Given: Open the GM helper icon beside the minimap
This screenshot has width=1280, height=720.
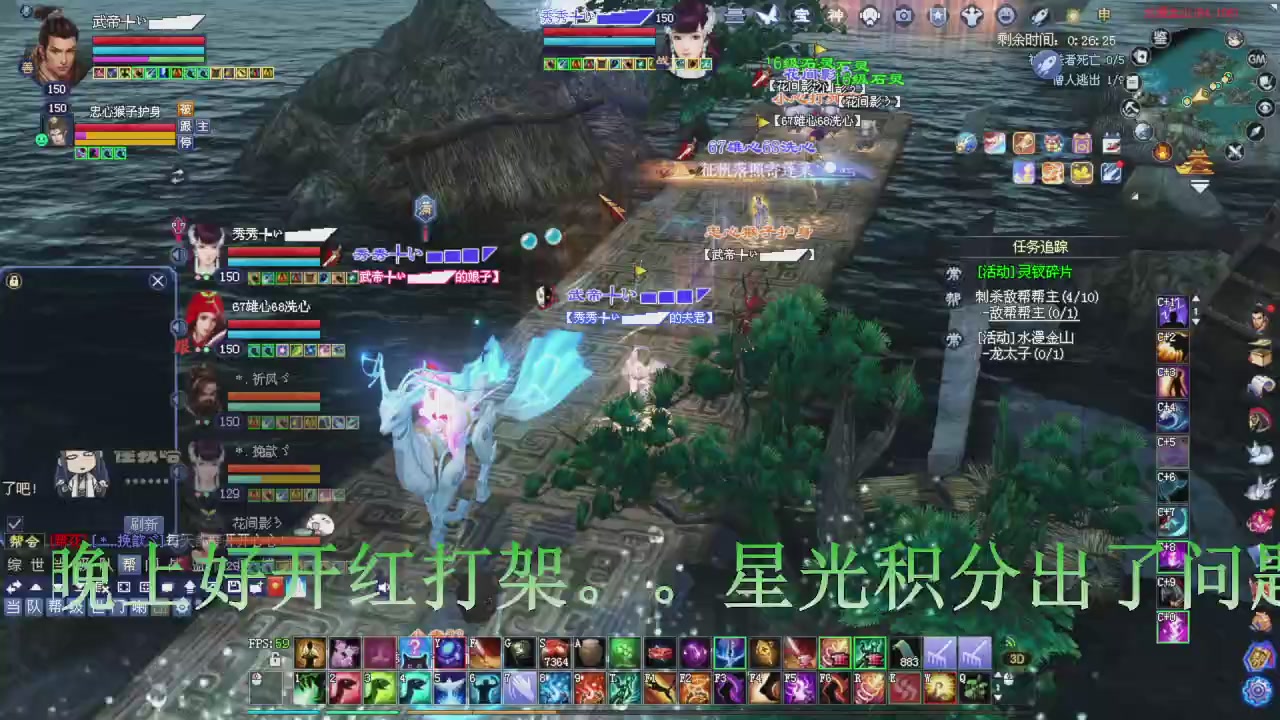Looking at the screenshot, I should click(x=1257, y=59).
